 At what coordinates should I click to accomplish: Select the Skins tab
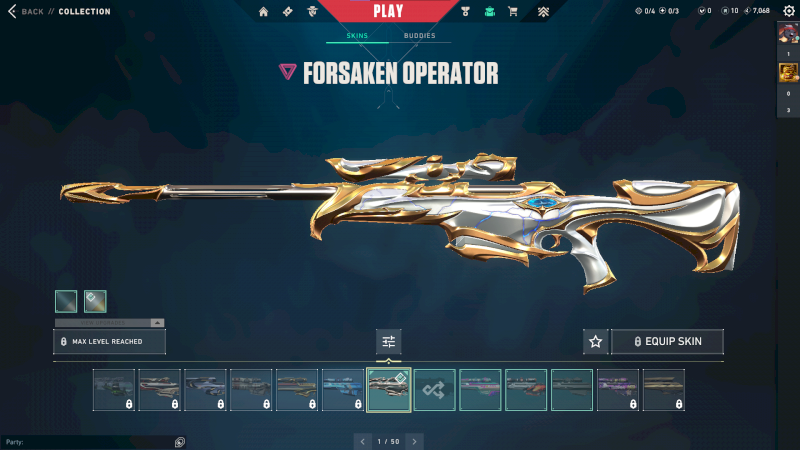(357, 36)
